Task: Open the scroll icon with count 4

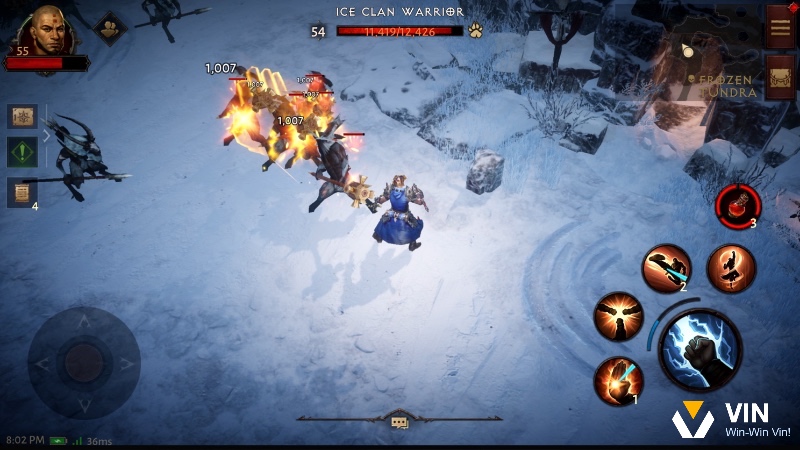Action: click(22, 191)
